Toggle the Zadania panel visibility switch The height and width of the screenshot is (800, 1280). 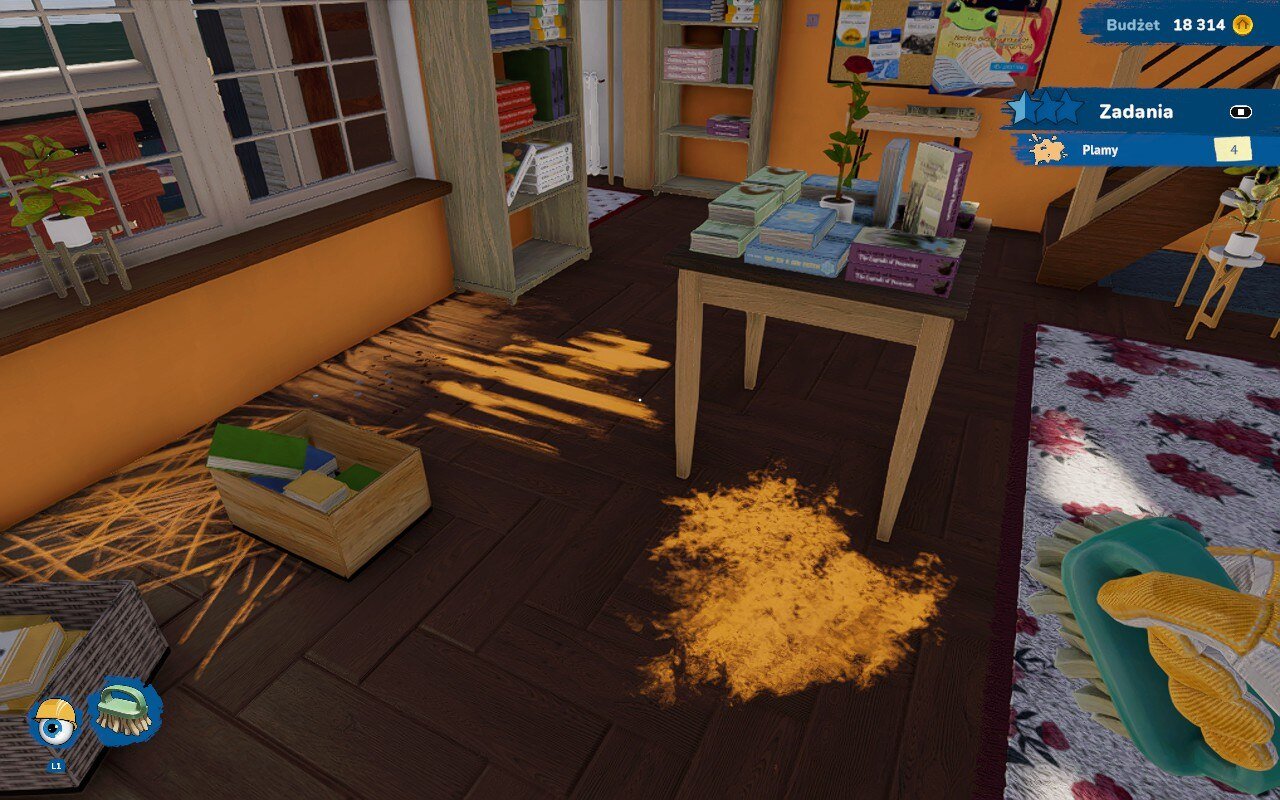(x=1243, y=112)
